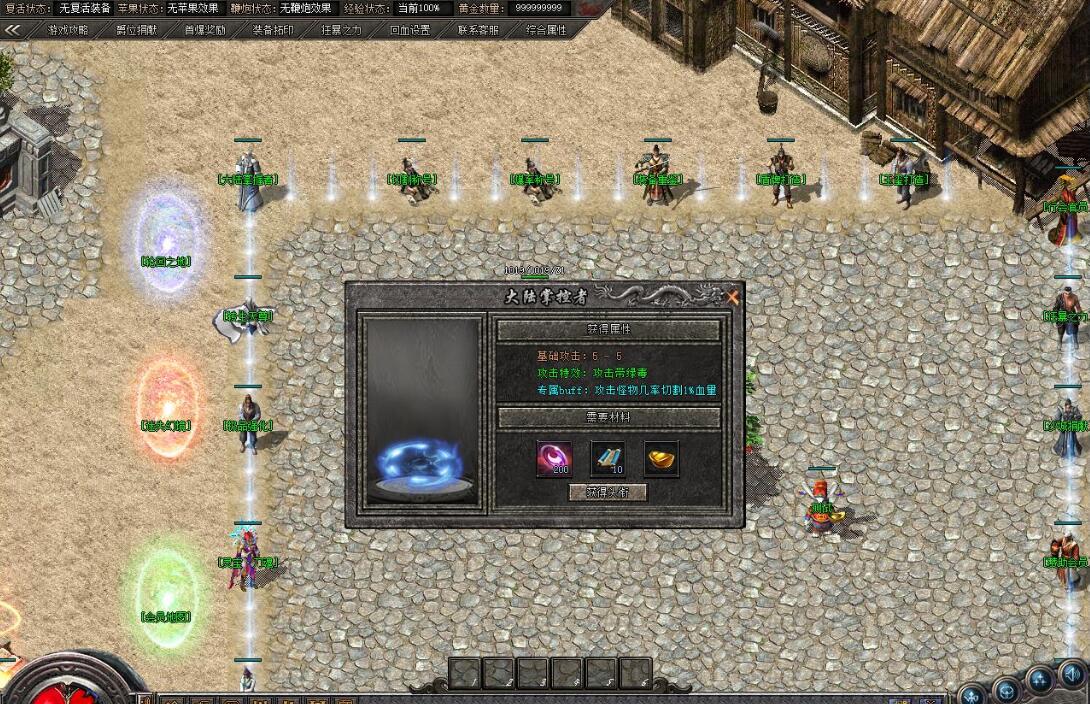Viewport: 1090px width, 704px height.
Task: Select the blue scroll material icon
Action: point(608,458)
